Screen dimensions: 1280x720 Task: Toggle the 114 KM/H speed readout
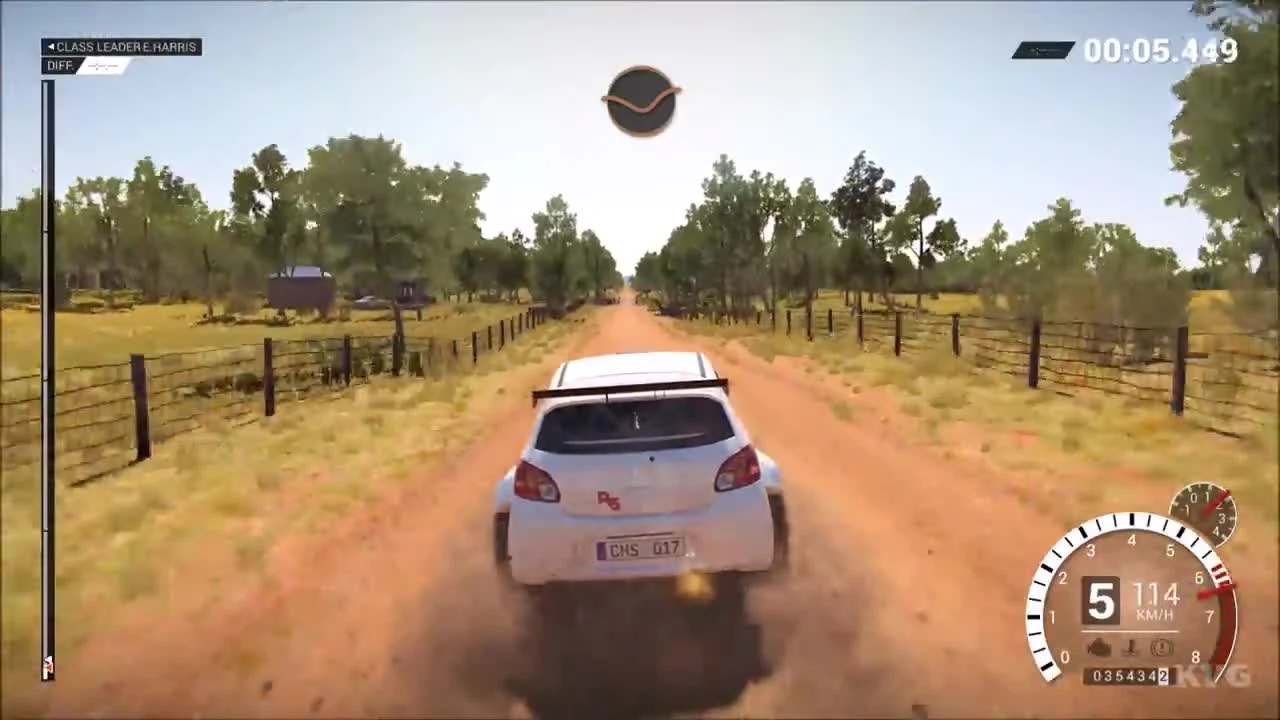point(1155,600)
